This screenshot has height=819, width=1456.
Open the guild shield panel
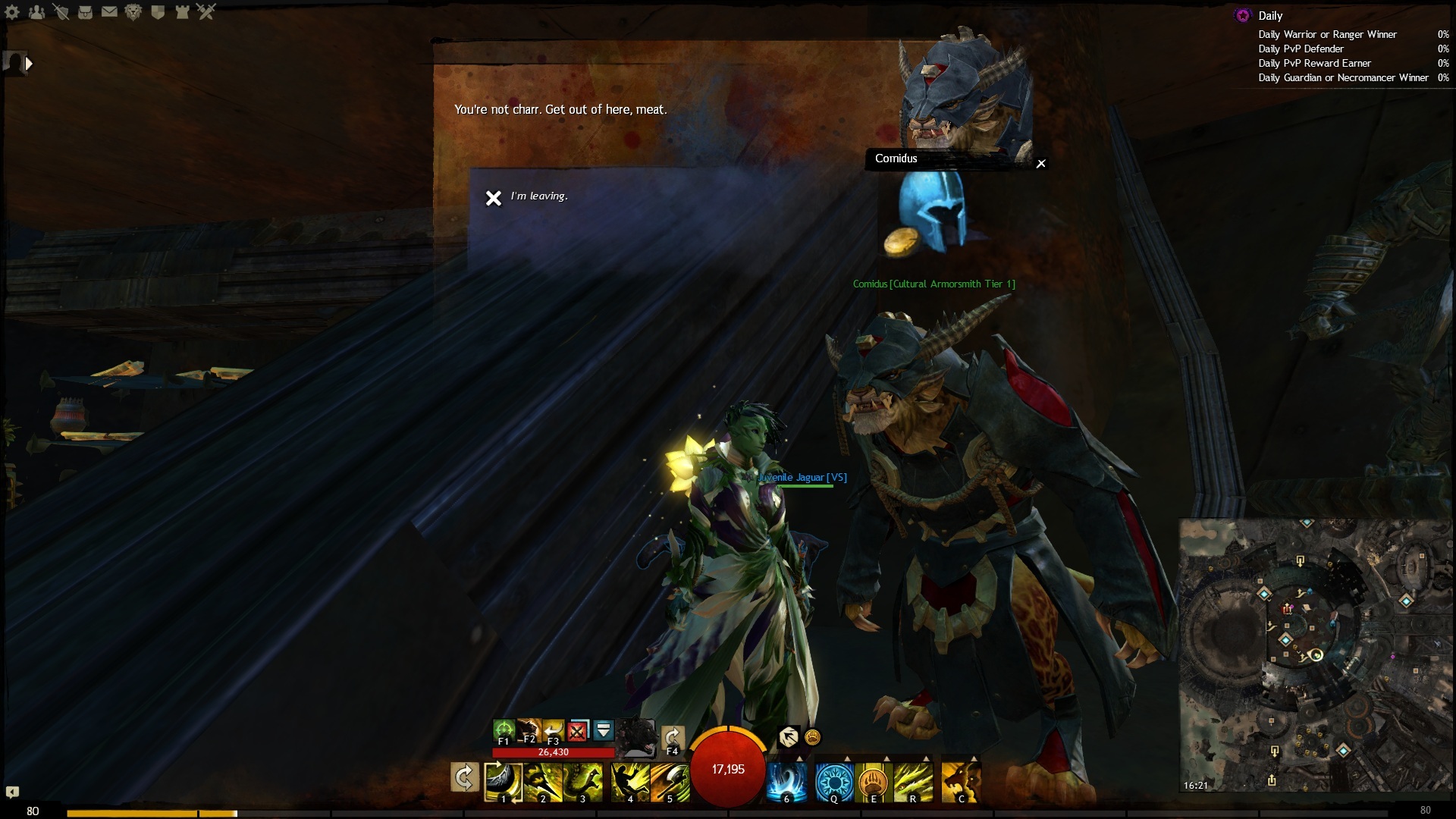click(158, 12)
